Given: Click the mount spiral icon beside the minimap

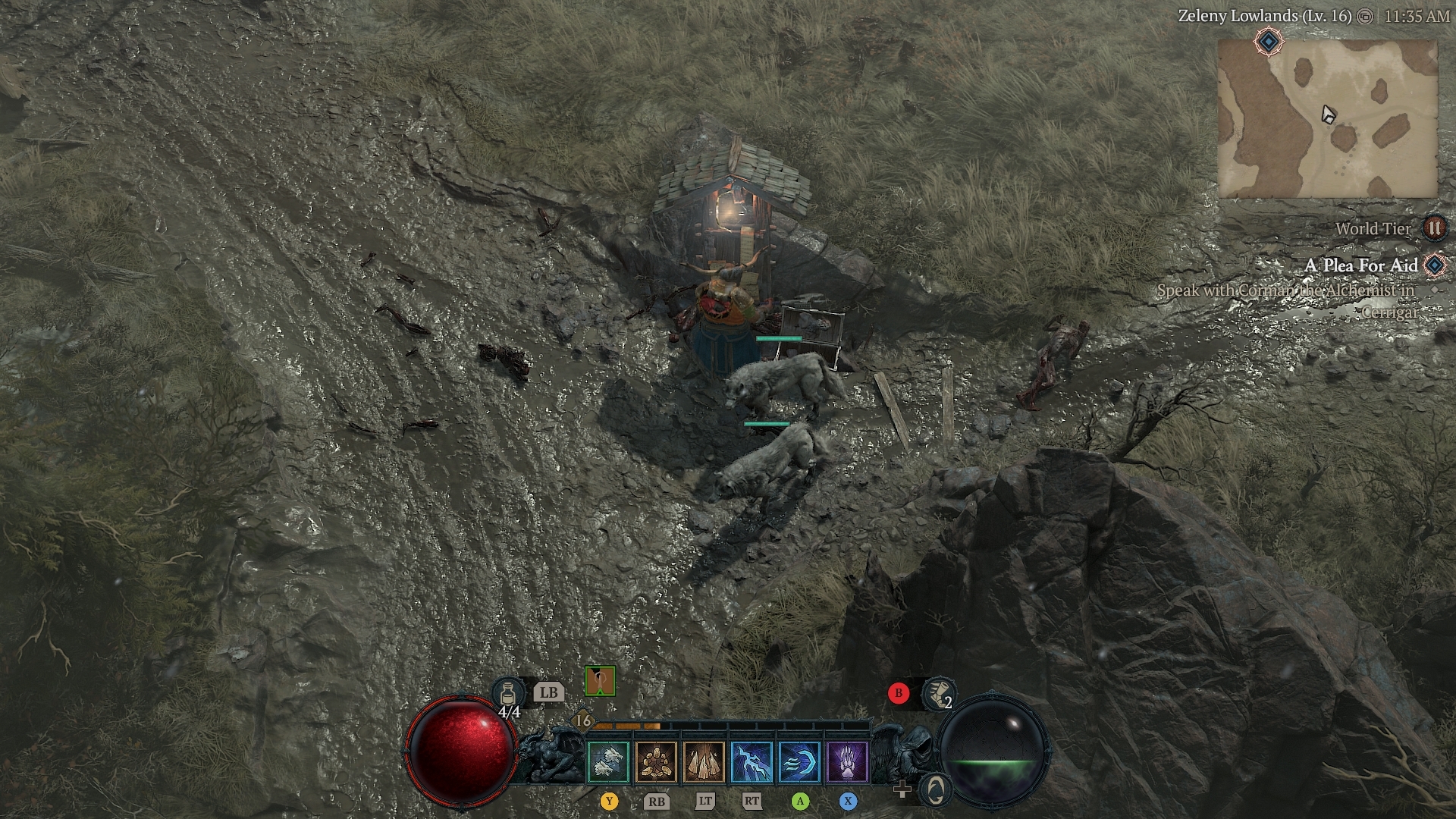Looking at the screenshot, I should 934,791.
